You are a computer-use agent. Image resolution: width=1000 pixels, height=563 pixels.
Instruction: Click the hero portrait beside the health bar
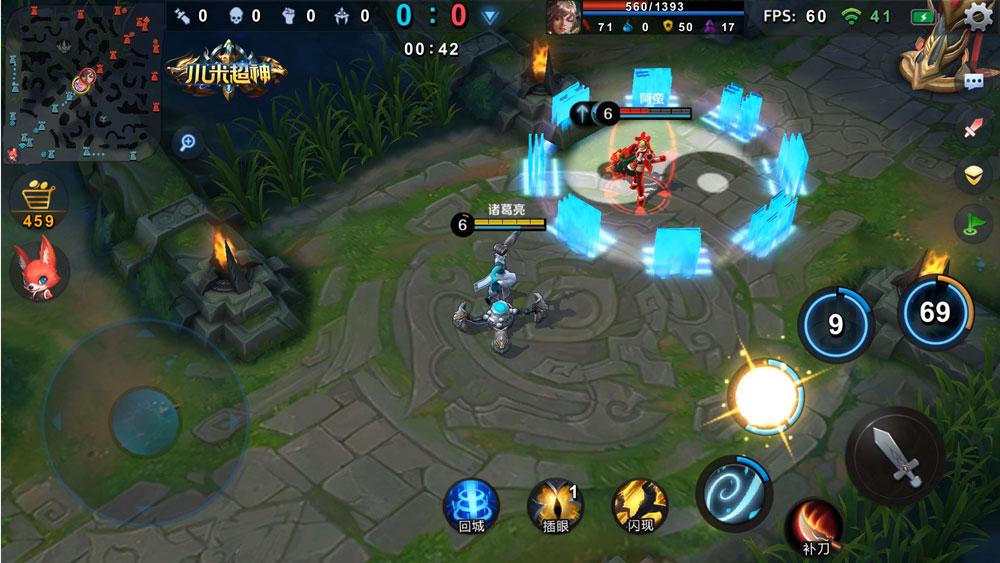562,17
